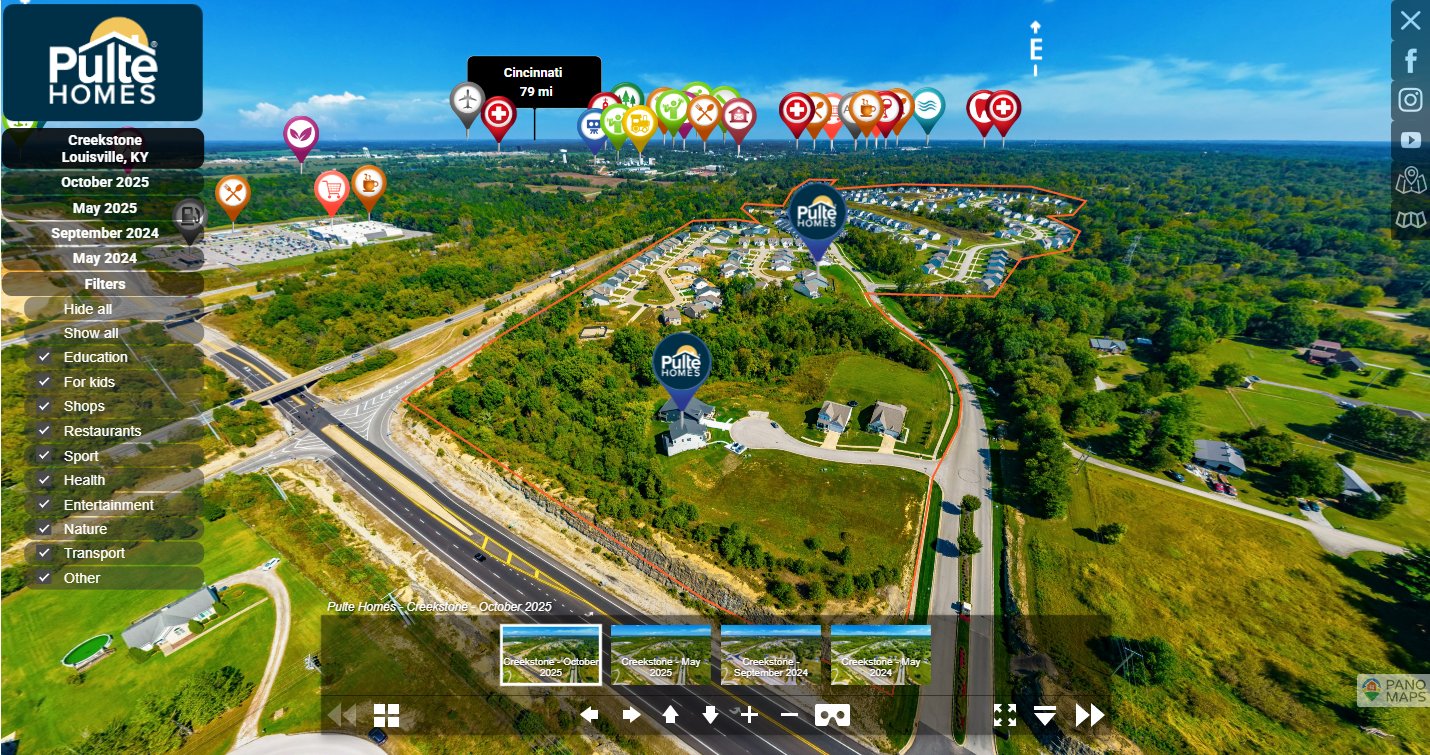Select the Creekstone - September 2024 thumbnail

click(771, 655)
